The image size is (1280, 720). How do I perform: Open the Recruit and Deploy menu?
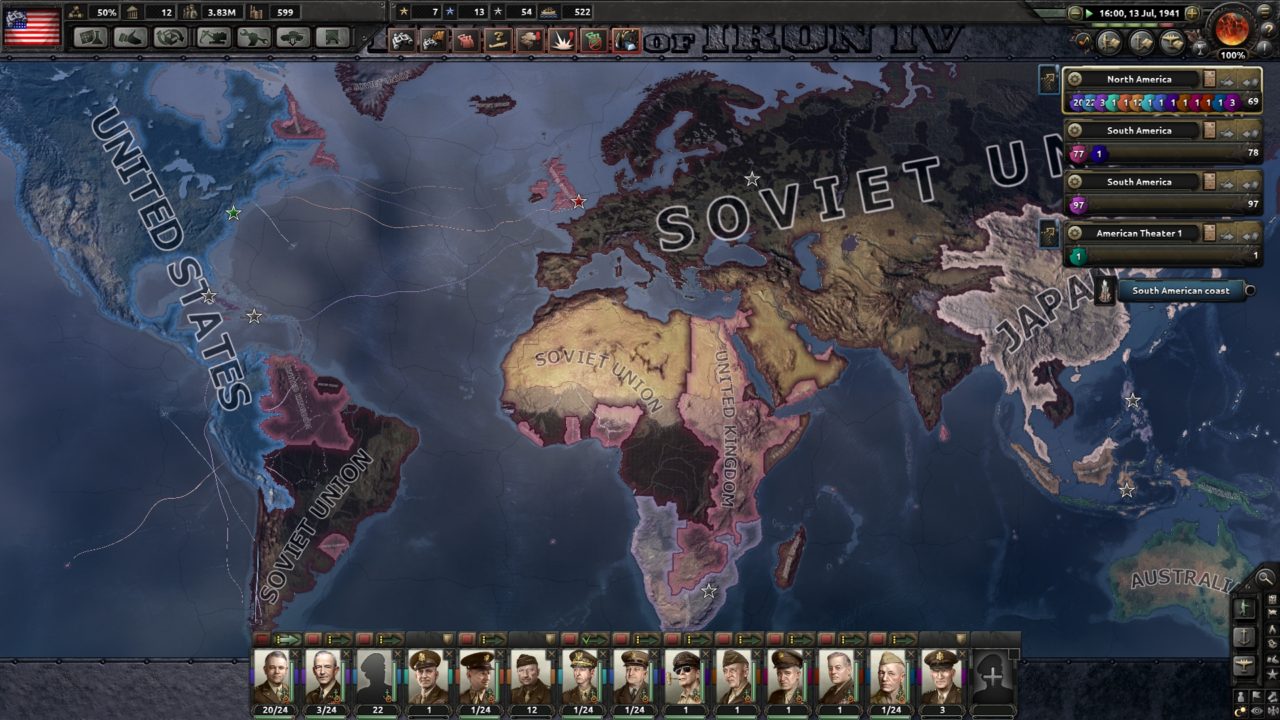(292, 38)
